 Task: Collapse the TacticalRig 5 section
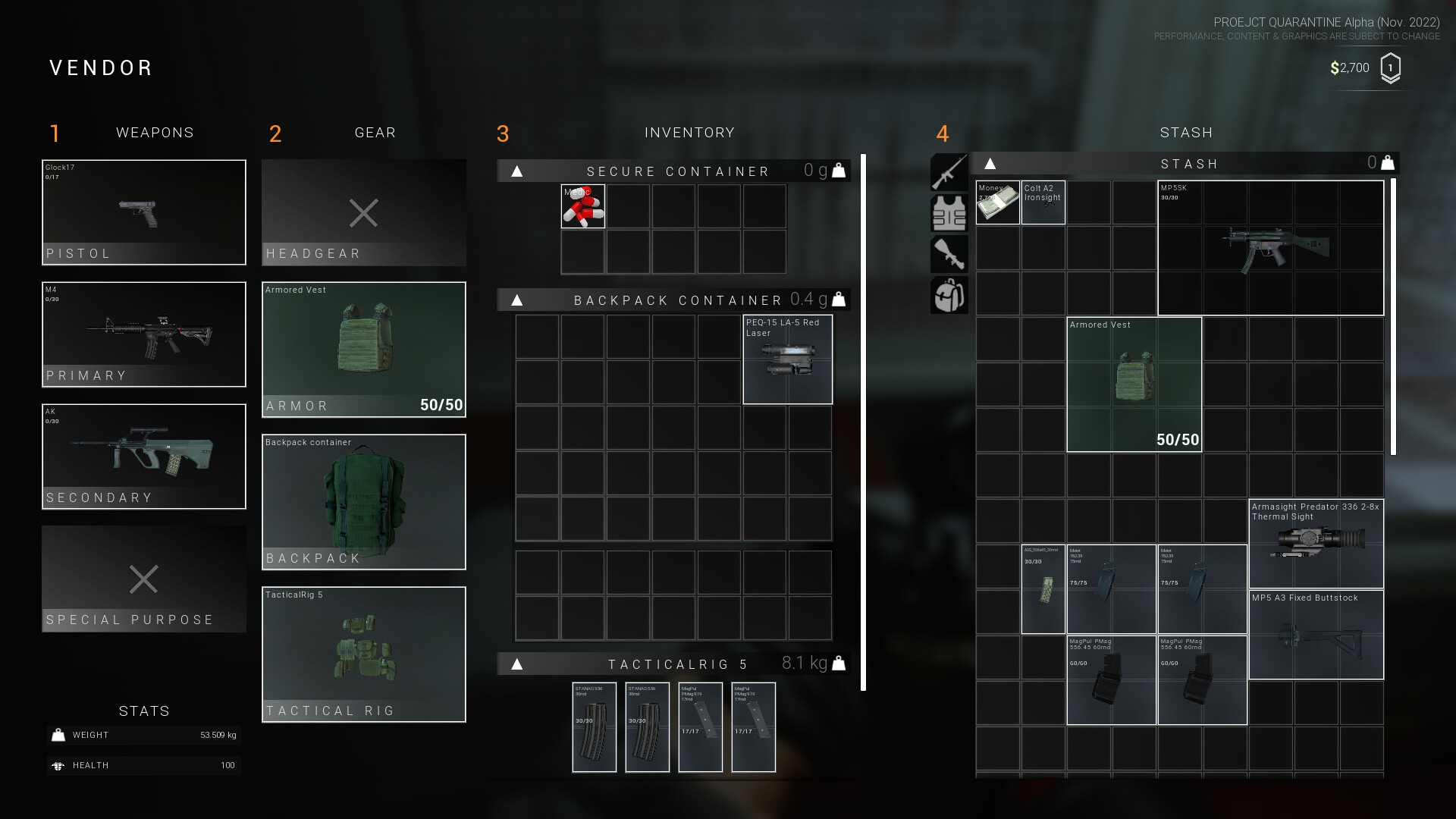(x=516, y=663)
